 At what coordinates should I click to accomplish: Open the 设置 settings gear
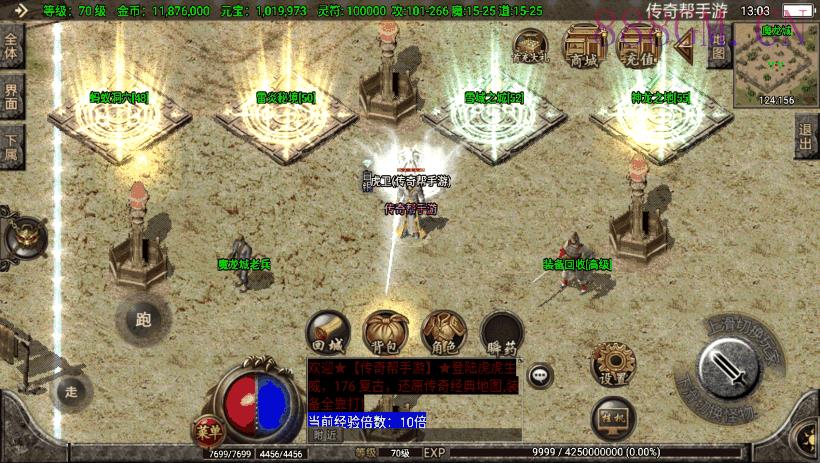610,365
